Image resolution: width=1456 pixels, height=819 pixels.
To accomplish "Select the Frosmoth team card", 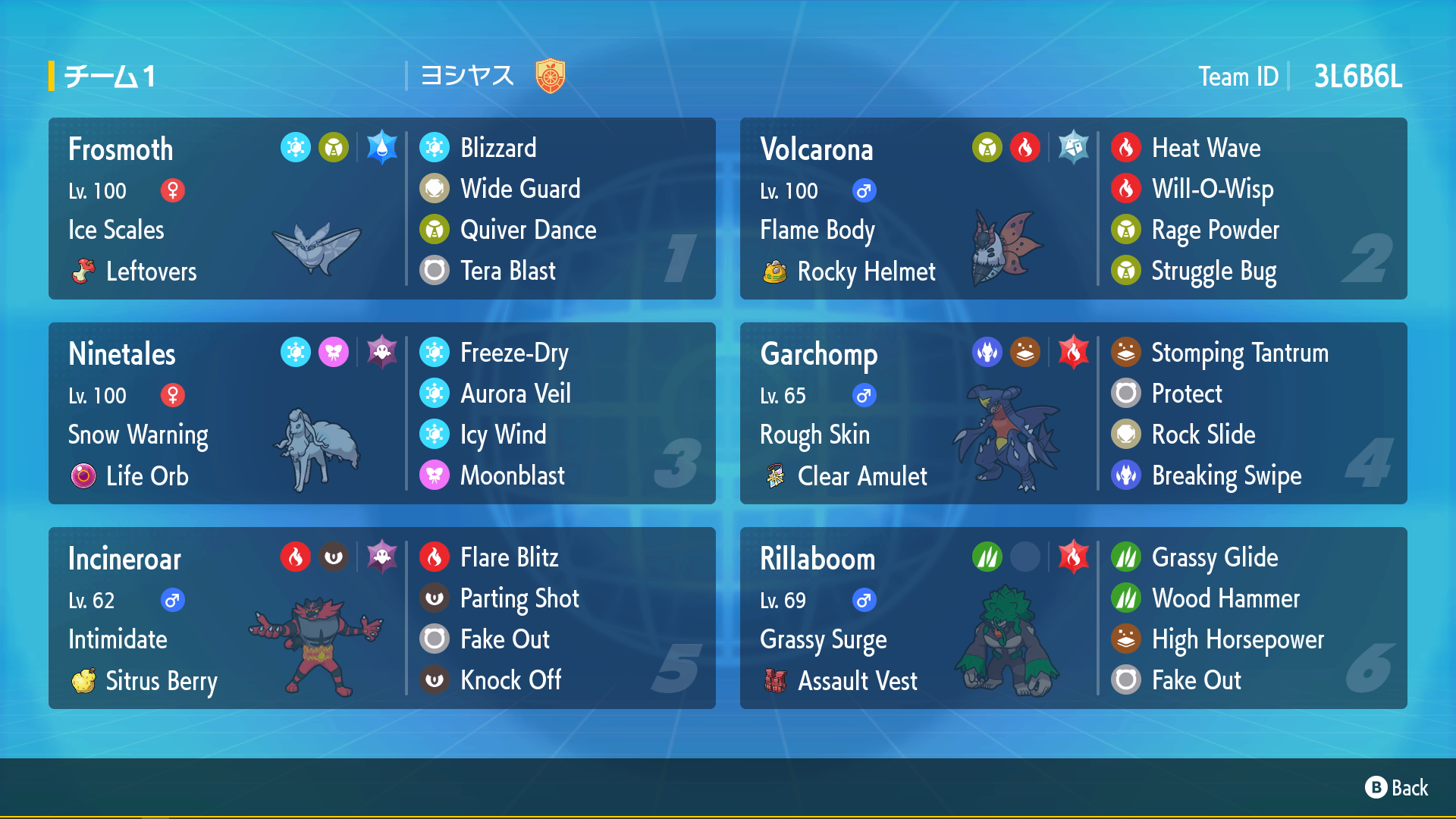I will [x=227, y=209].
